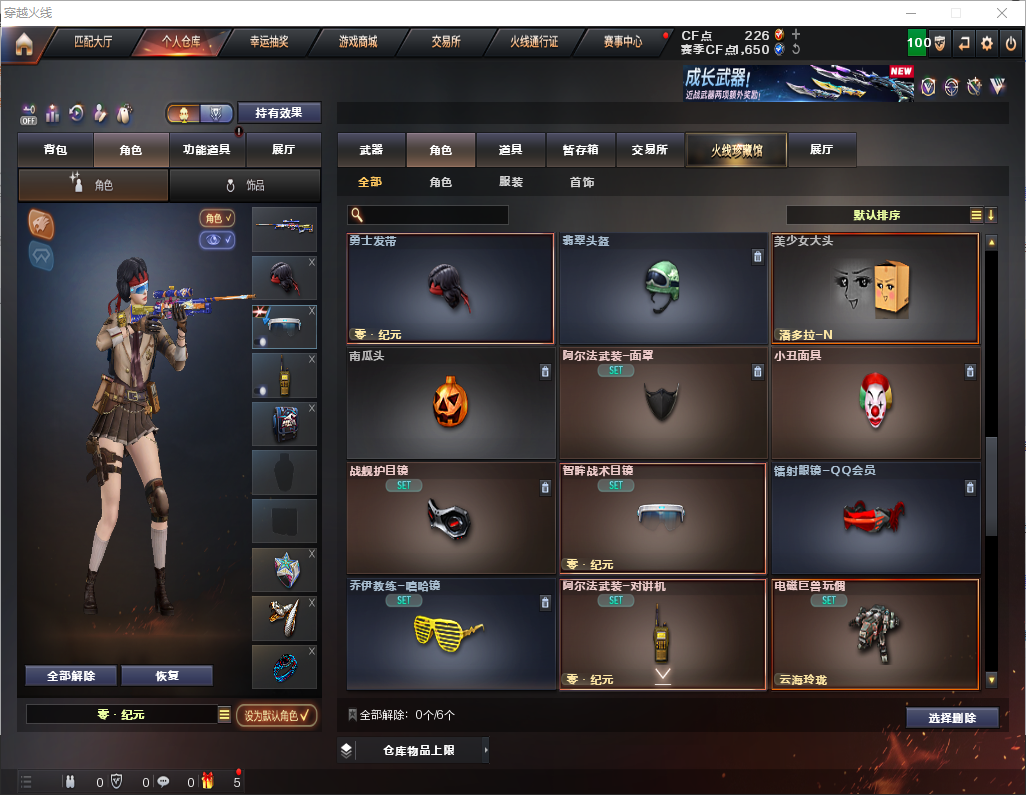Open the 默认排序 sort dropdown
This screenshot has height=795, width=1026.
point(876,215)
